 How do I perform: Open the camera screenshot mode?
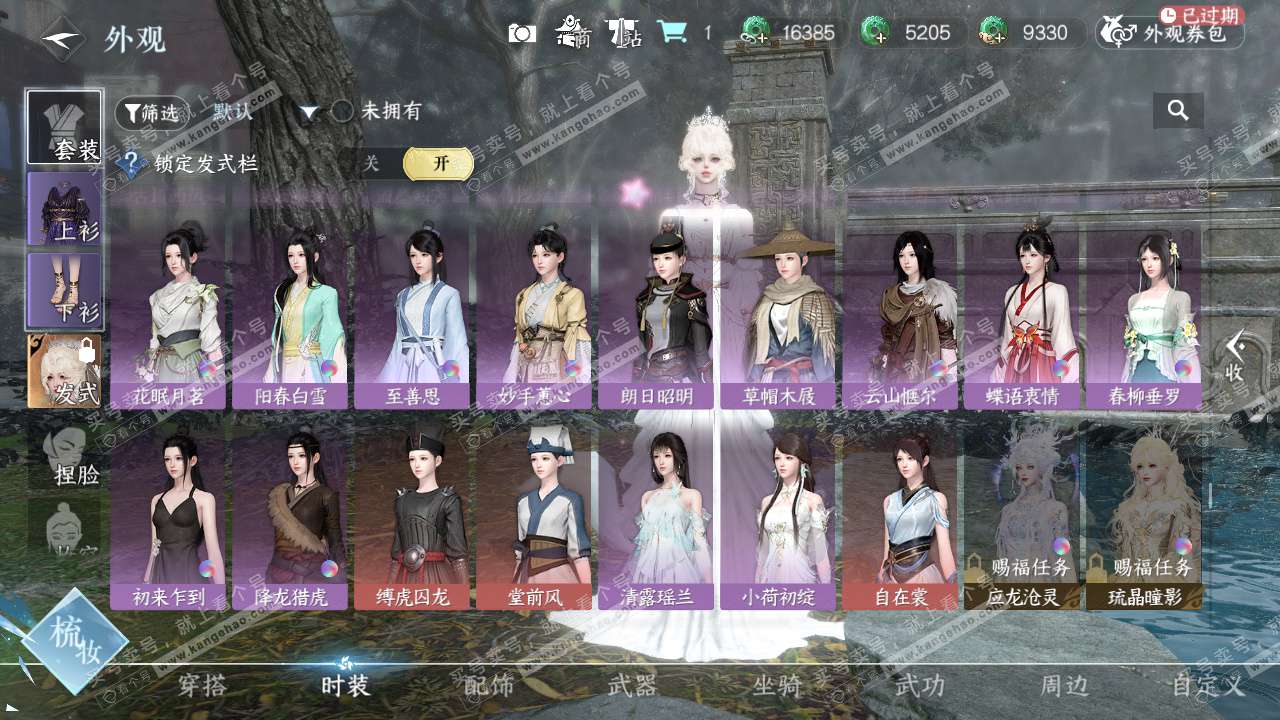pyautogui.click(x=522, y=33)
